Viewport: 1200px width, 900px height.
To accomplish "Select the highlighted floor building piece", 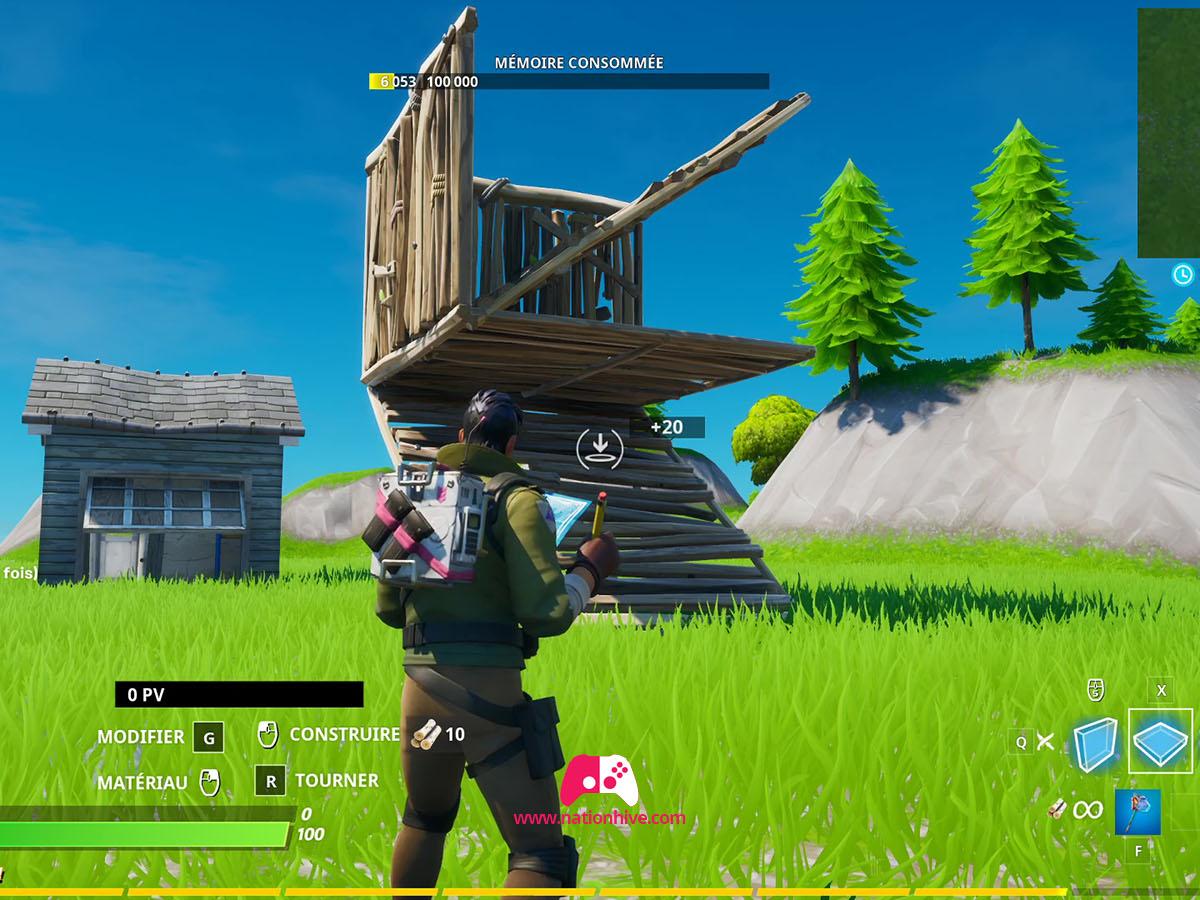I will [x=1160, y=741].
